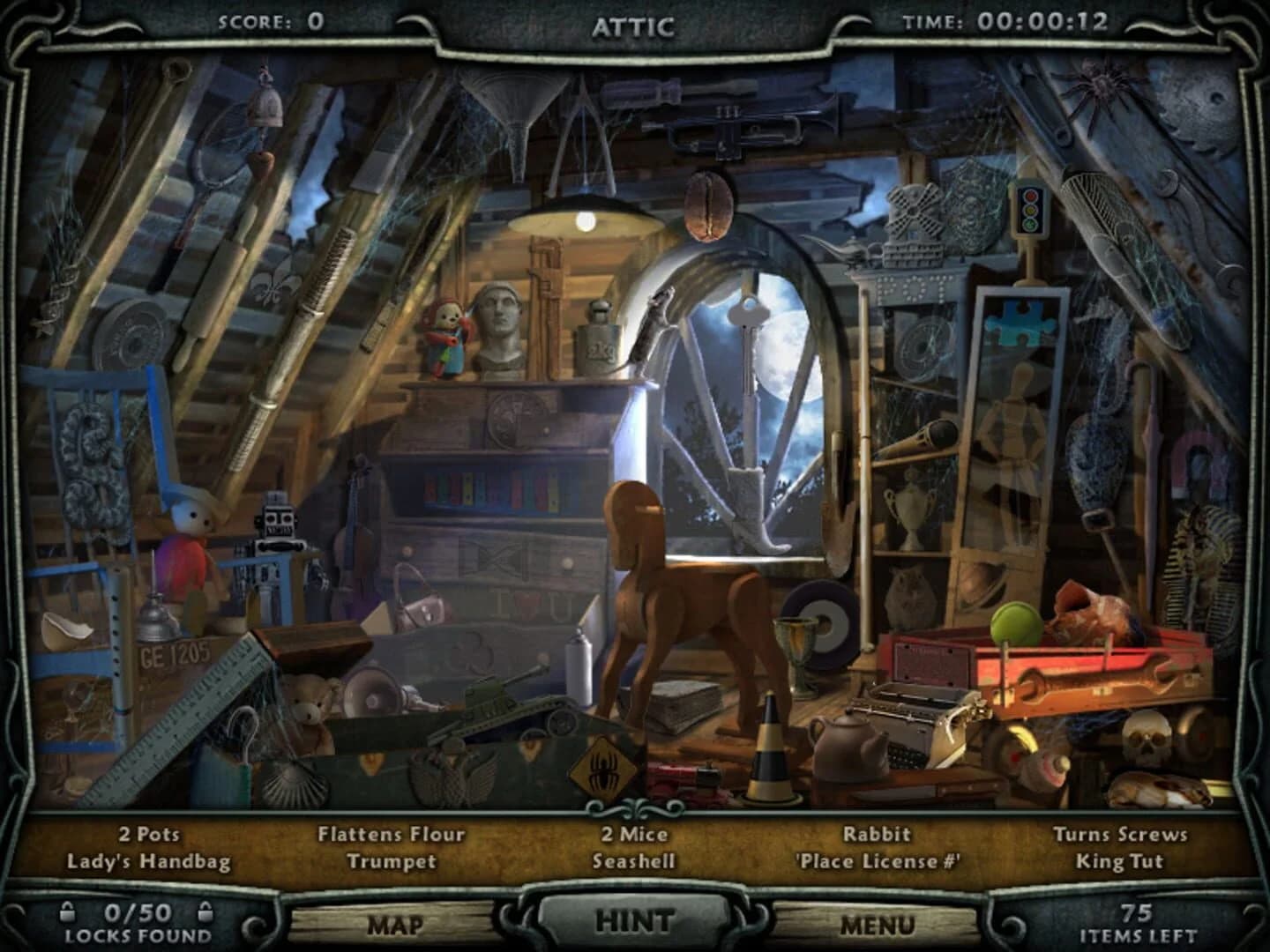
Task: Select the trumpet hanging near the ceiling
Action: pyautogui.click(x=732, y=128)
